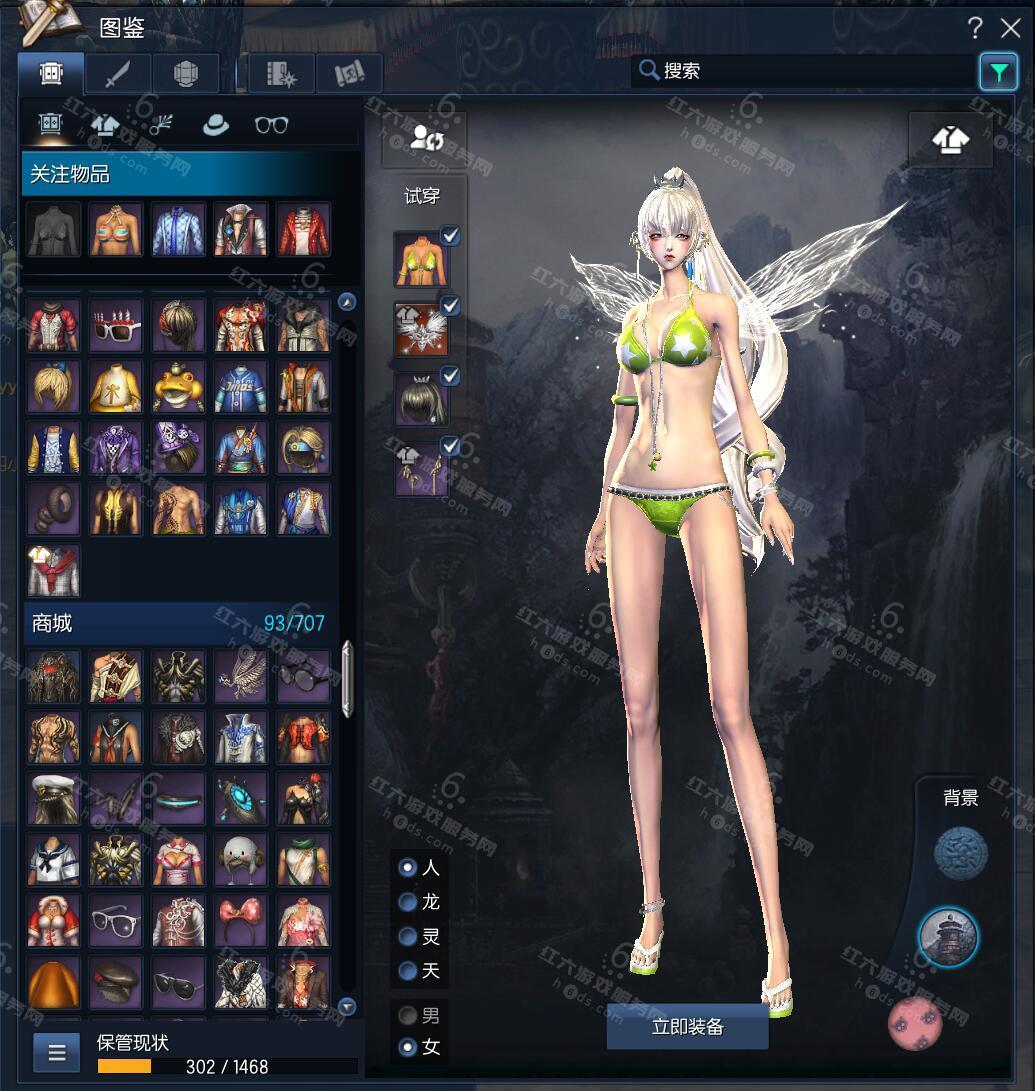This screenshot has width=1035, height=1091.
Task: Open the list menu beside 保管现状
Action: (57, 1052)
